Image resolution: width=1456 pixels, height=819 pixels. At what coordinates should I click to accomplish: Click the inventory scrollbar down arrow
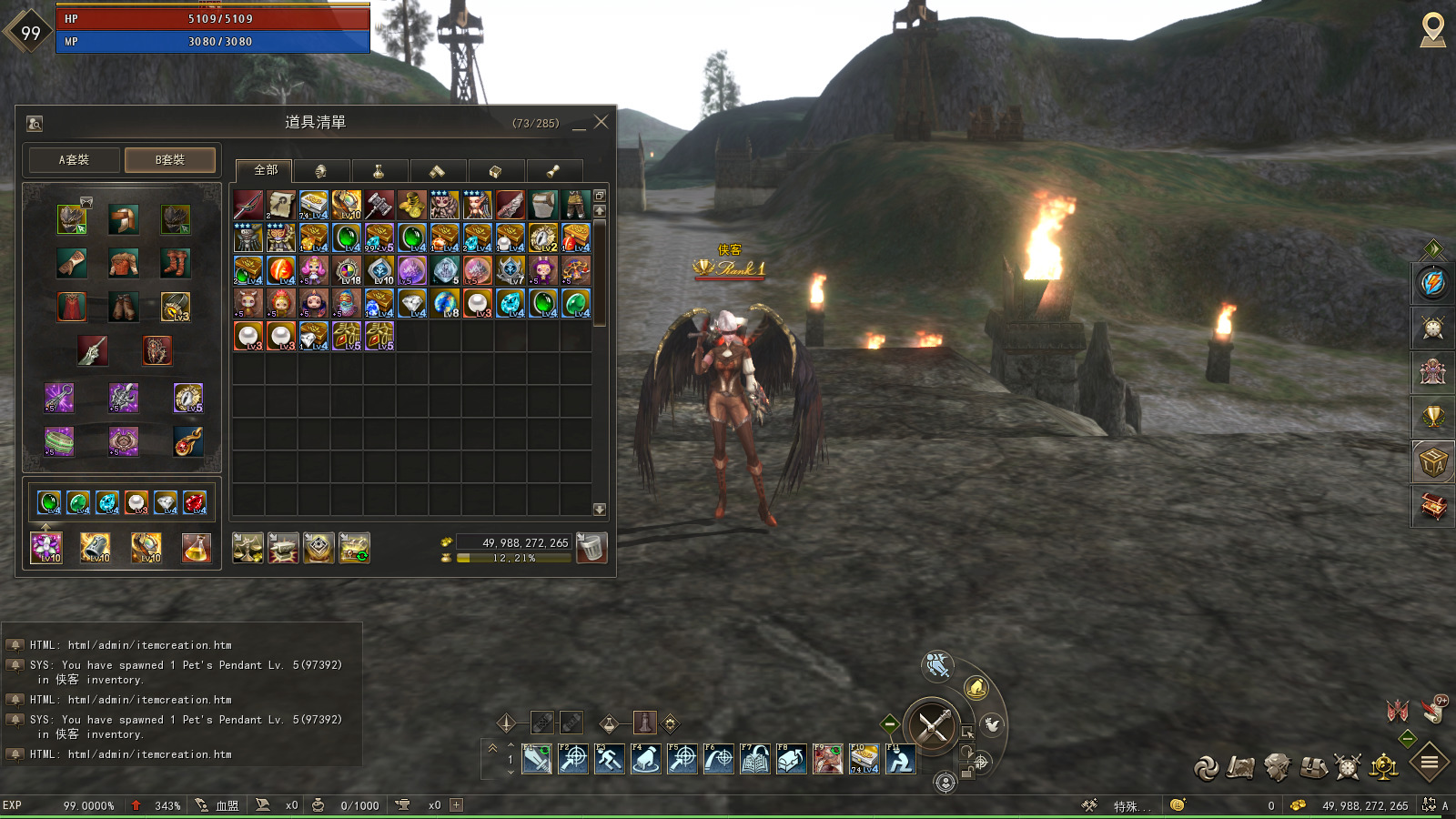tap(599, 510)
